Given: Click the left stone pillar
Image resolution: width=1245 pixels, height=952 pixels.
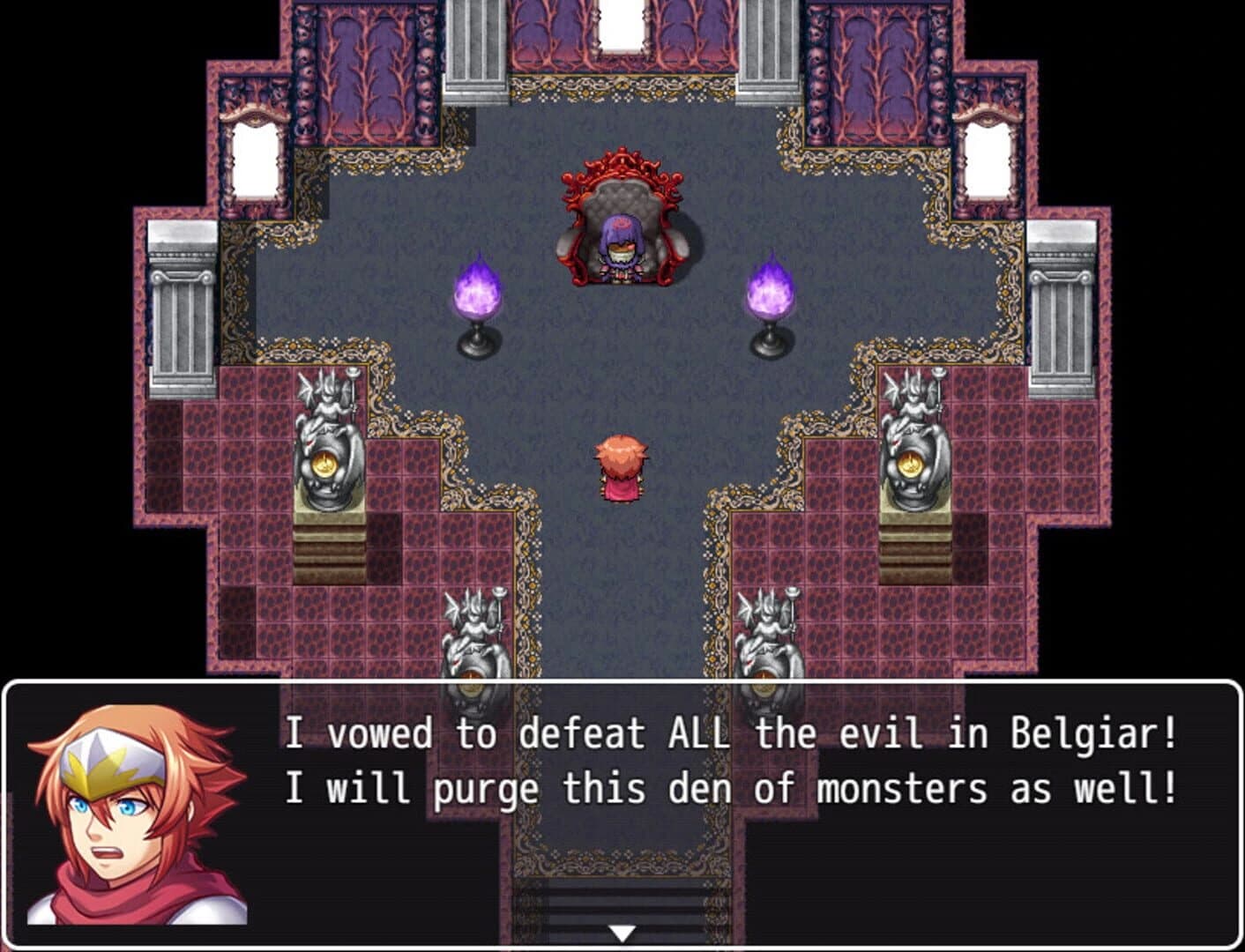Looking at the screenshot, I should pyautogui.click(x=181, y=291).
